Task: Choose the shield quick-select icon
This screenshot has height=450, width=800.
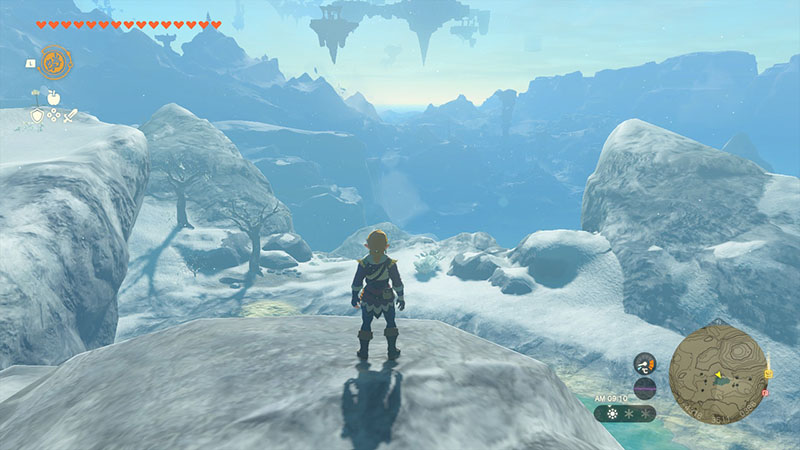Action: 37,116
